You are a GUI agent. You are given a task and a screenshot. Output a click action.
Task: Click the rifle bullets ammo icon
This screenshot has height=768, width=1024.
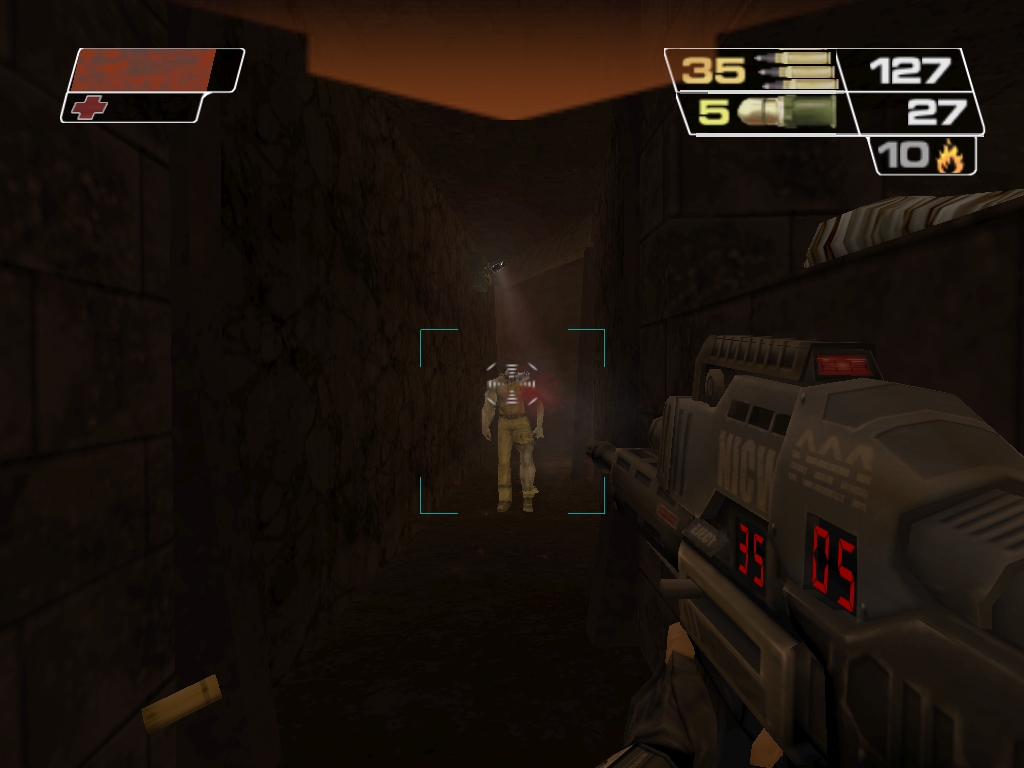[x=793, y=70]
